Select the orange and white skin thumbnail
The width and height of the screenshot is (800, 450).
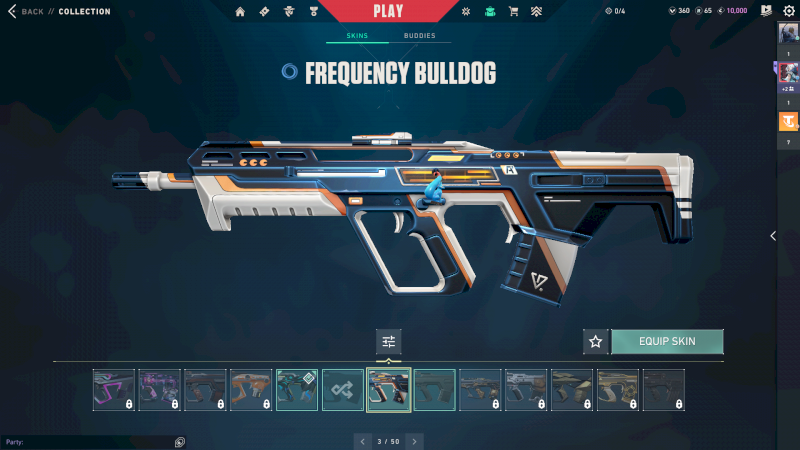[x=251, y=390]
